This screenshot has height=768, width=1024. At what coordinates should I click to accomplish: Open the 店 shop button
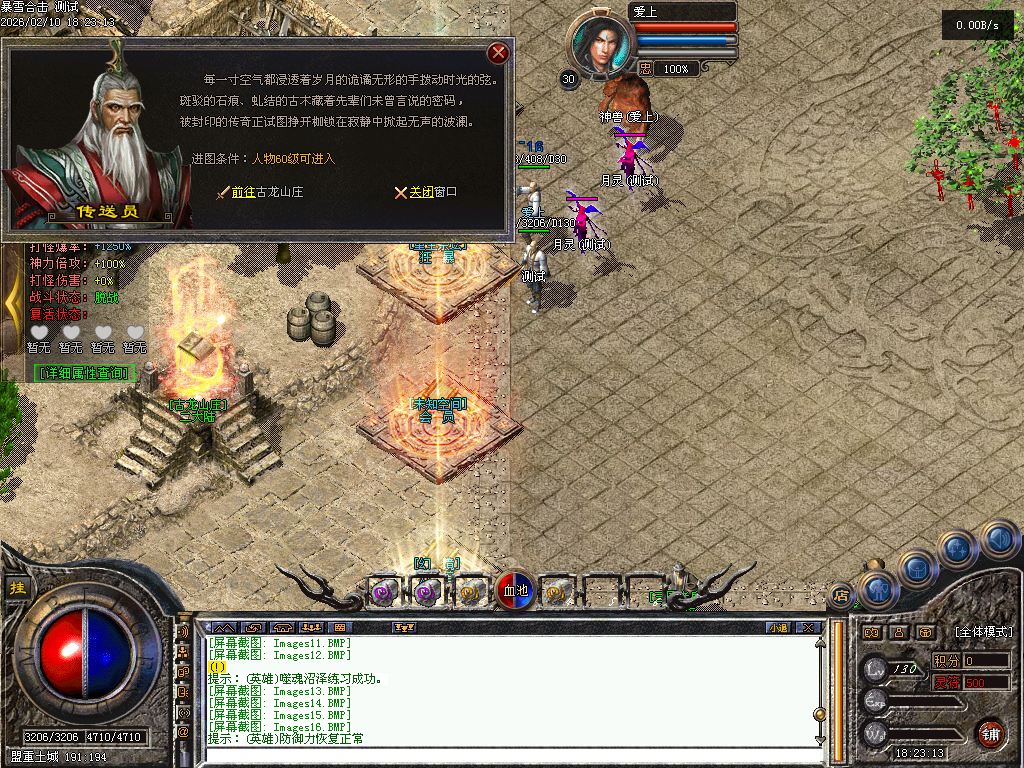(841, 596)
